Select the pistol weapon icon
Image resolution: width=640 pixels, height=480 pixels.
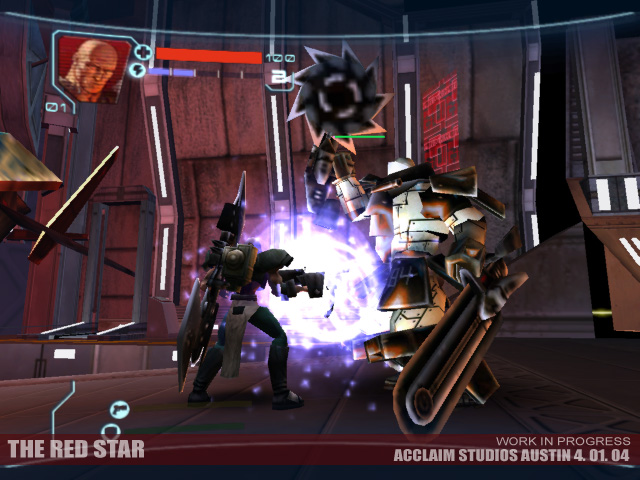coord(120,407)
